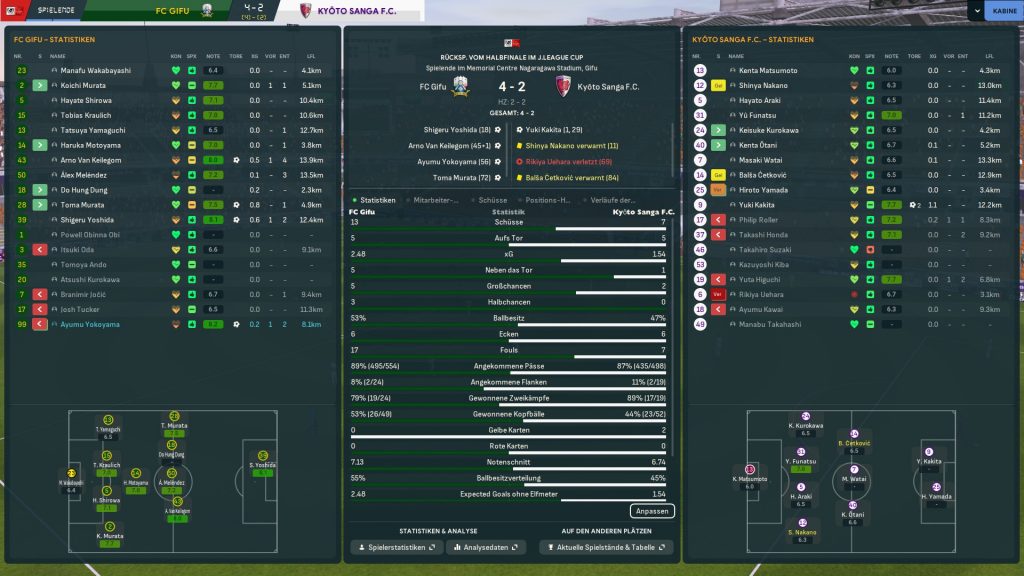1024x576 pixels.
Task: Select the Statistiken tab
Action: tap(379, 200)
